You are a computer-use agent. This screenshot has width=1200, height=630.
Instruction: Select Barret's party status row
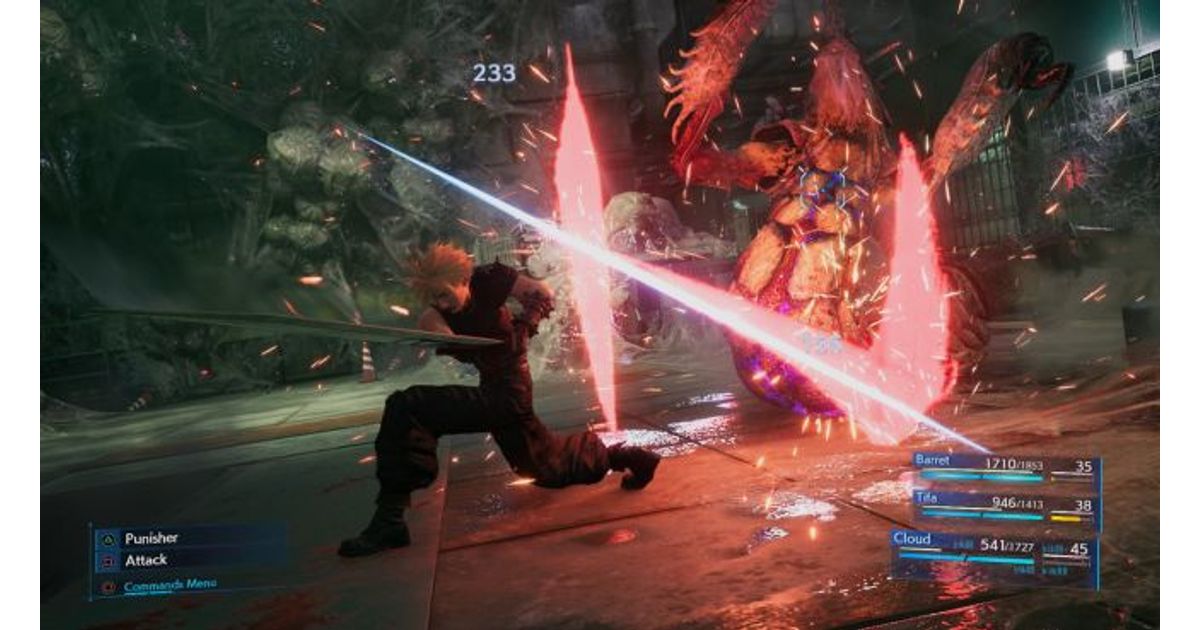[1006, 469]
